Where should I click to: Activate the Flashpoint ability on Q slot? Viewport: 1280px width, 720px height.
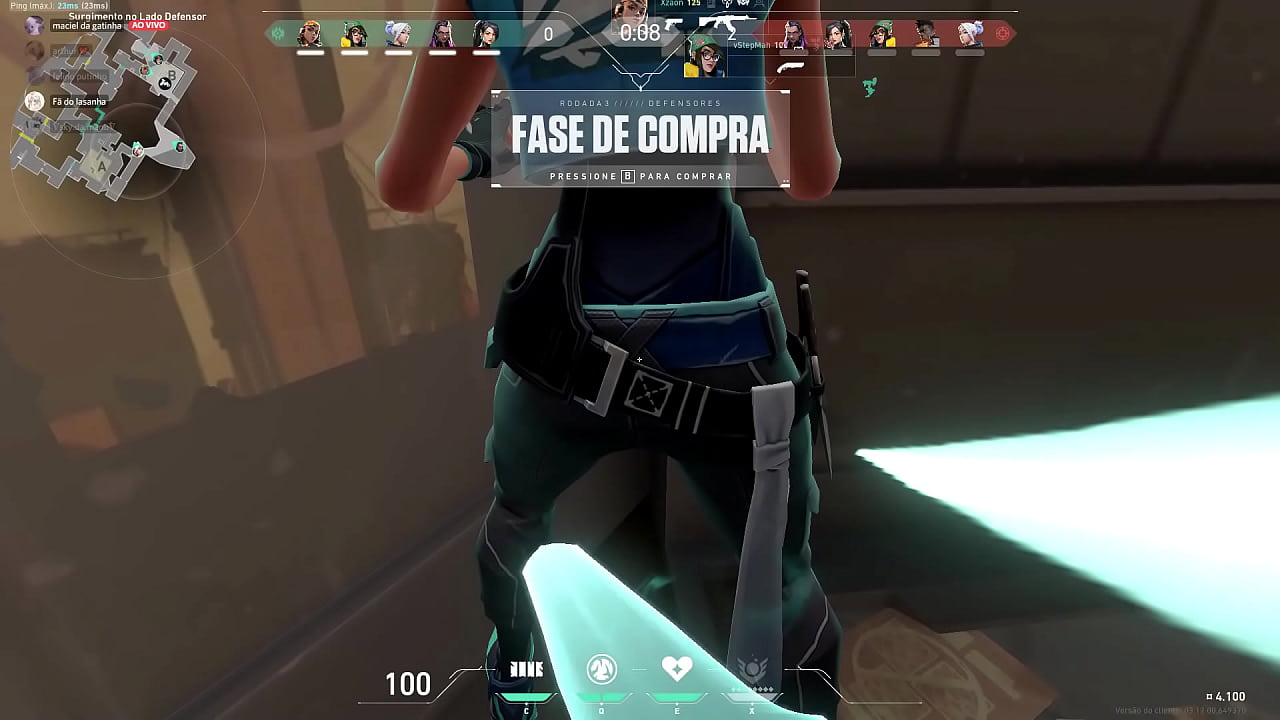[601, 668]
